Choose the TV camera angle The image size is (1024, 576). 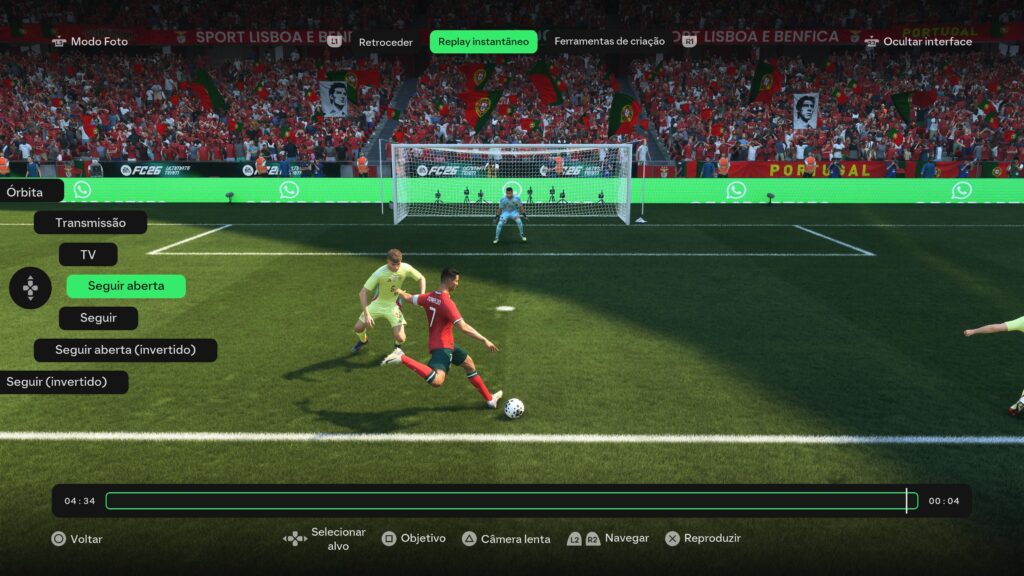coord(88,255)
